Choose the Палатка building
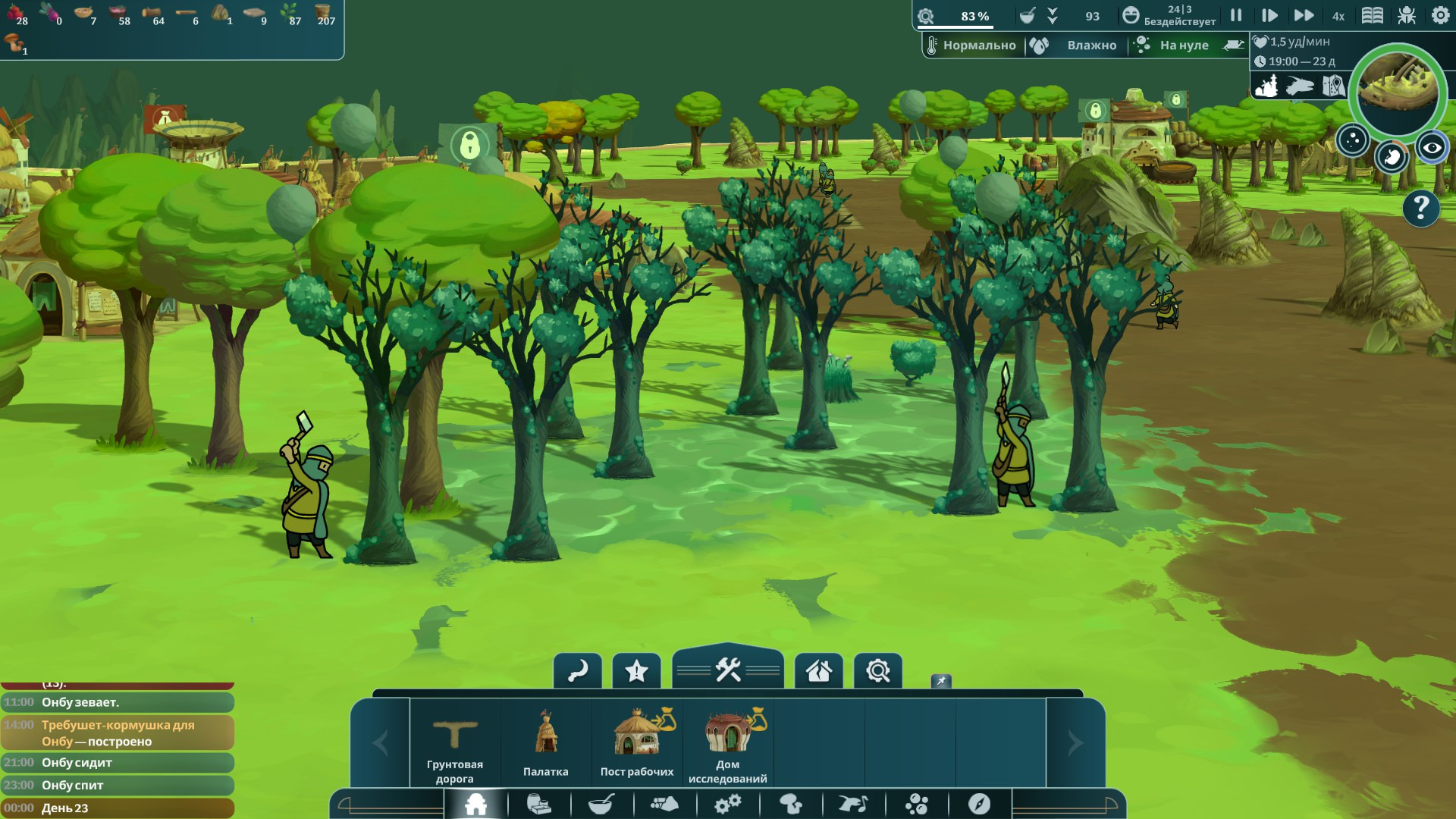This screenshot has width=1456, height=819. tap(546, 743)
